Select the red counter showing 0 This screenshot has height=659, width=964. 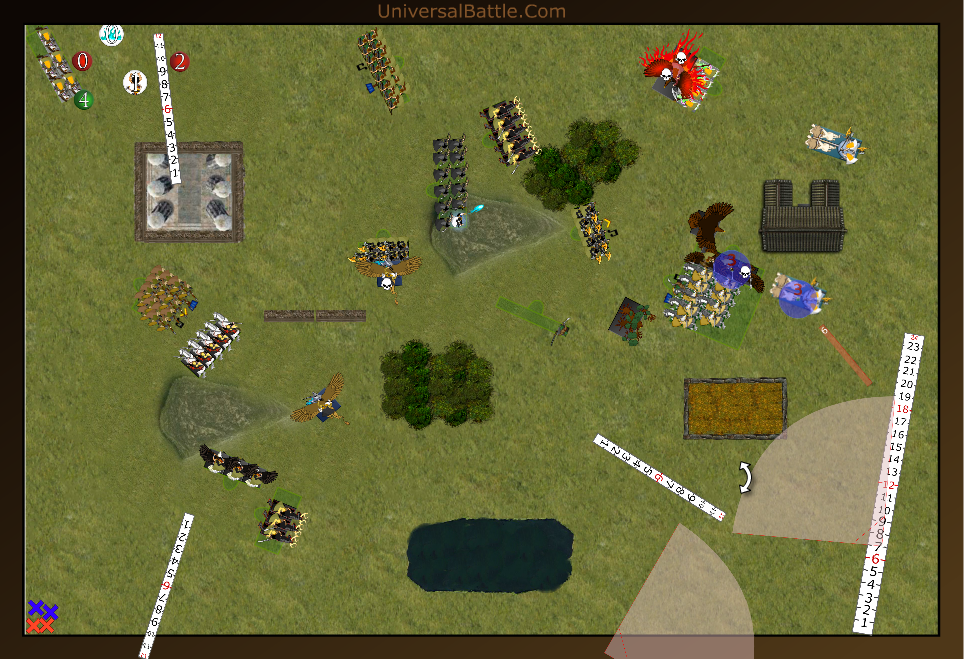(x=82, y=61)
